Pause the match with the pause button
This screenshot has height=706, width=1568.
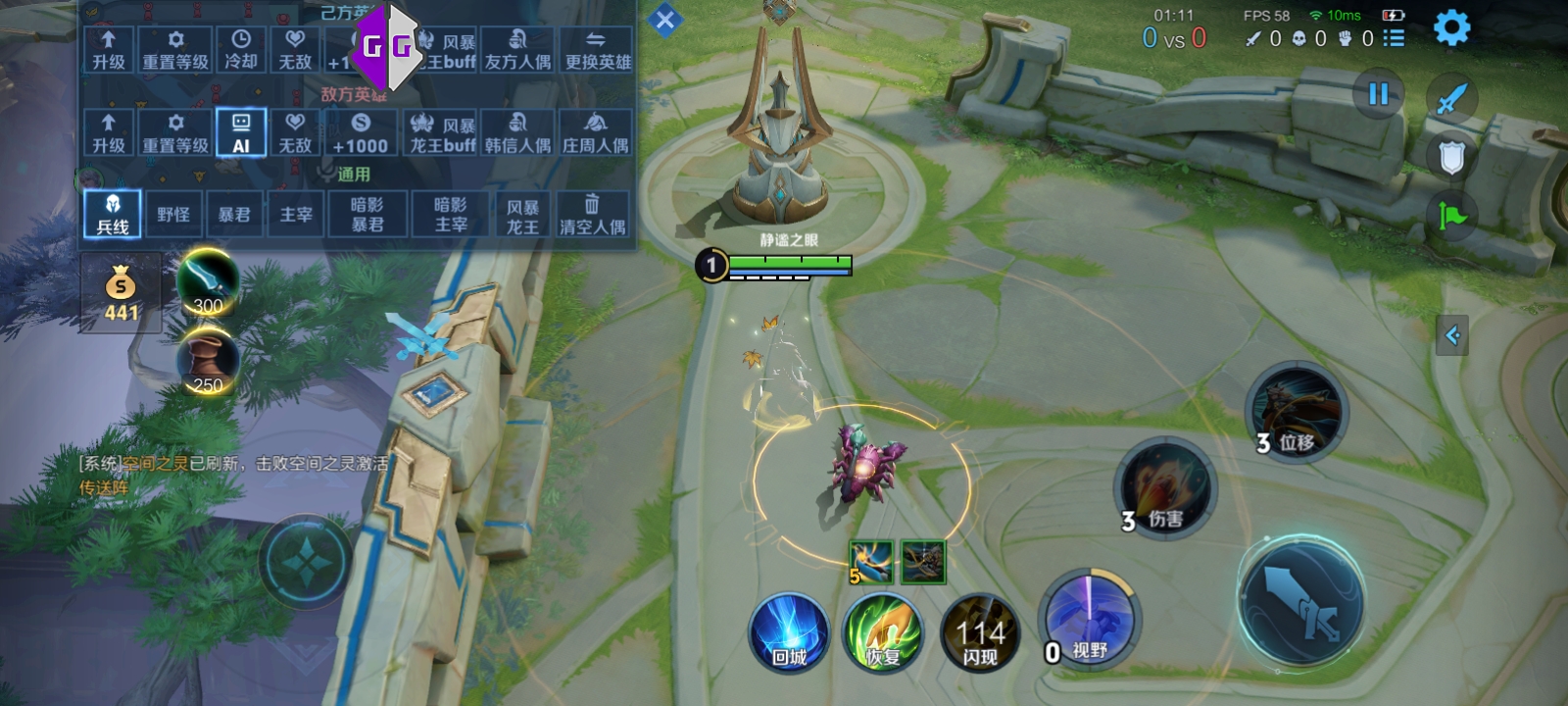click(x=1378, y=94)
